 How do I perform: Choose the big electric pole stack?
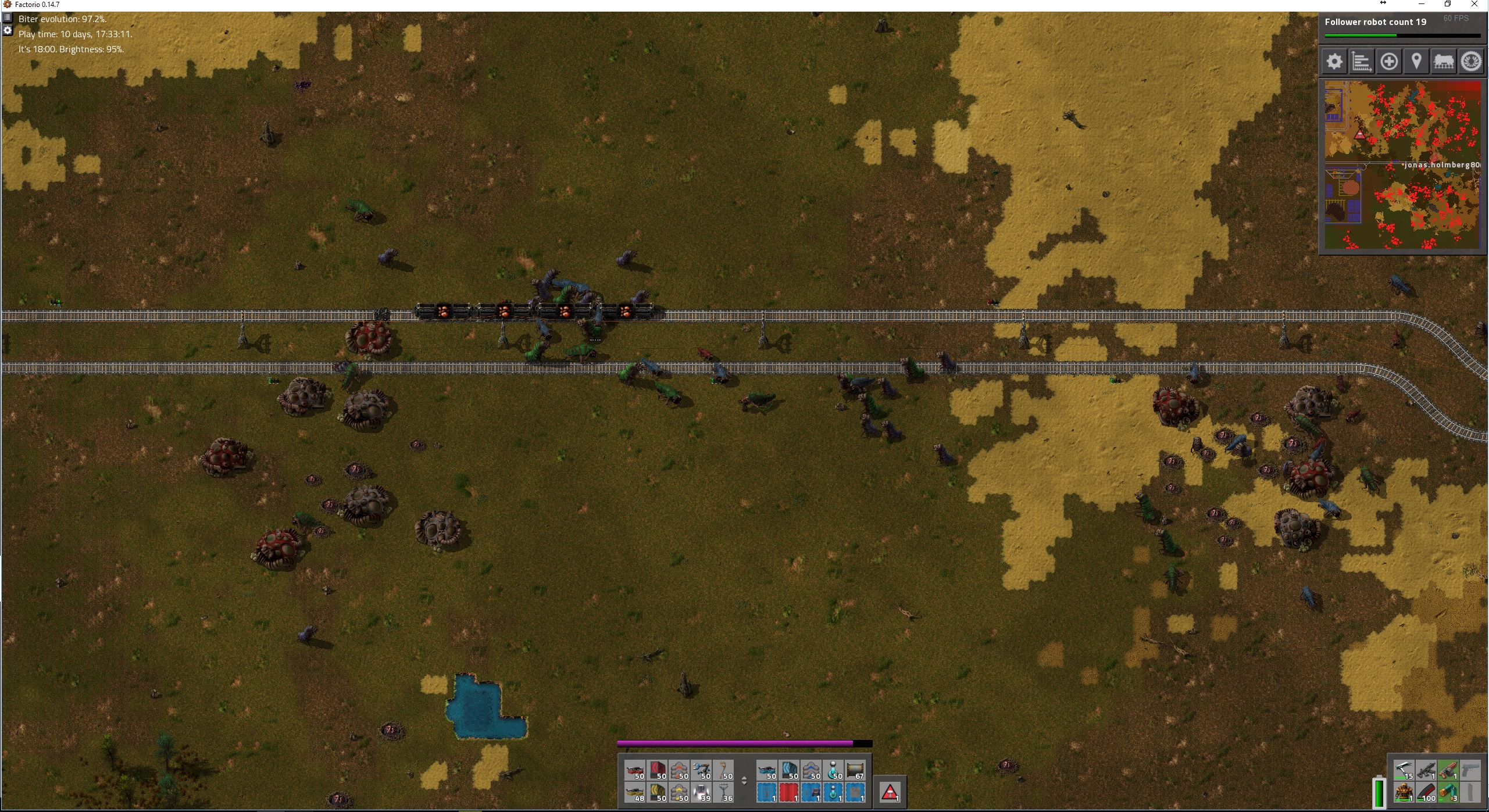pos(723,793)
